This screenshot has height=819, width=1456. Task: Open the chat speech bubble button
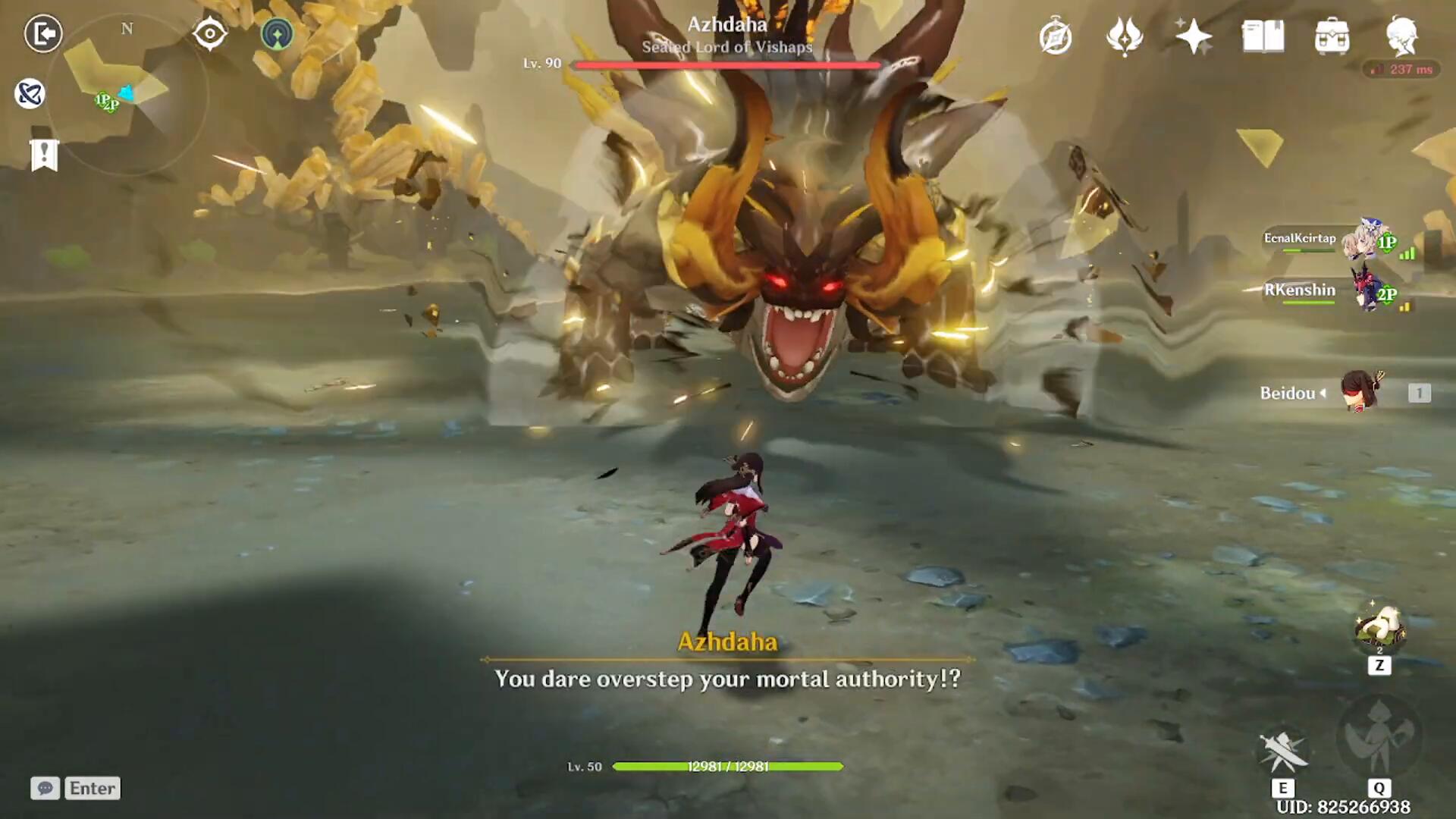[45, 788]
